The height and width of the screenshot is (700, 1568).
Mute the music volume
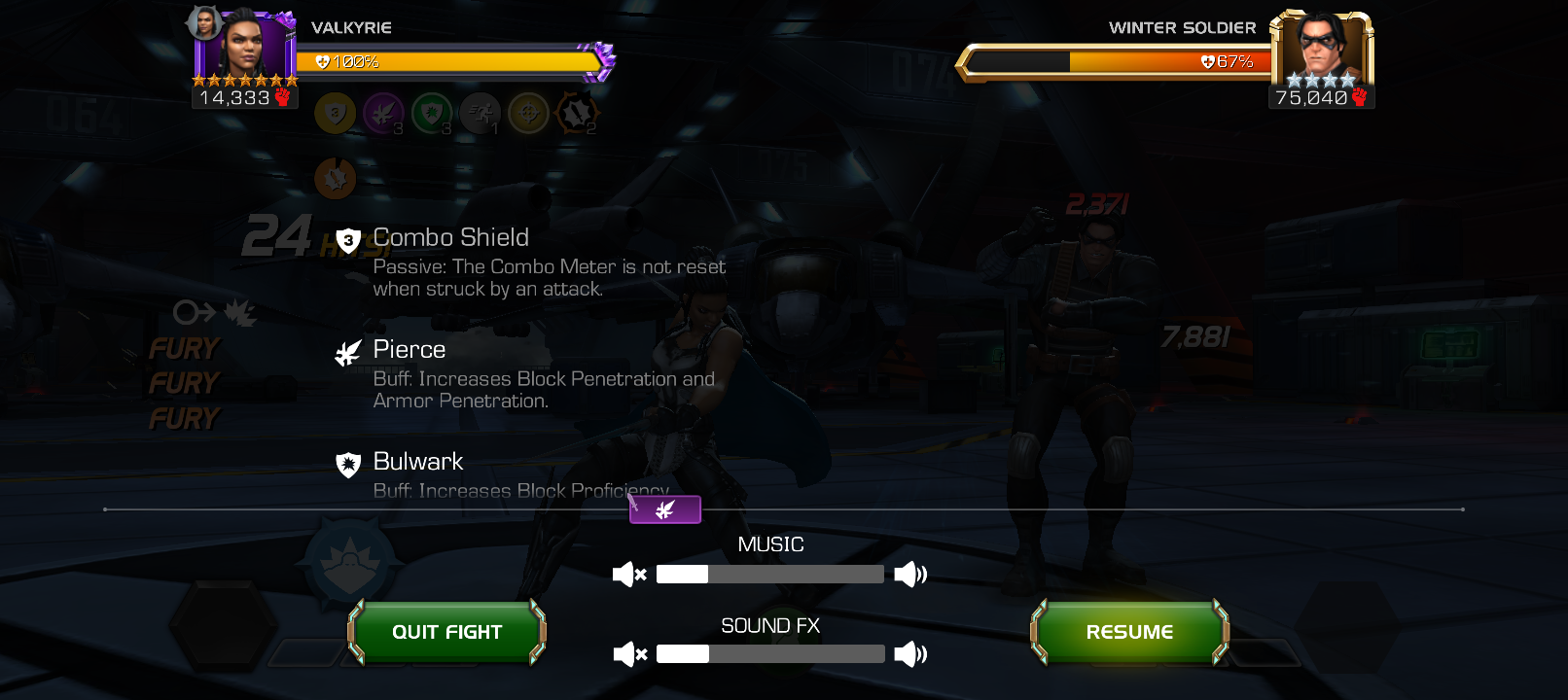pyautogui.click(x=629, y=575)
